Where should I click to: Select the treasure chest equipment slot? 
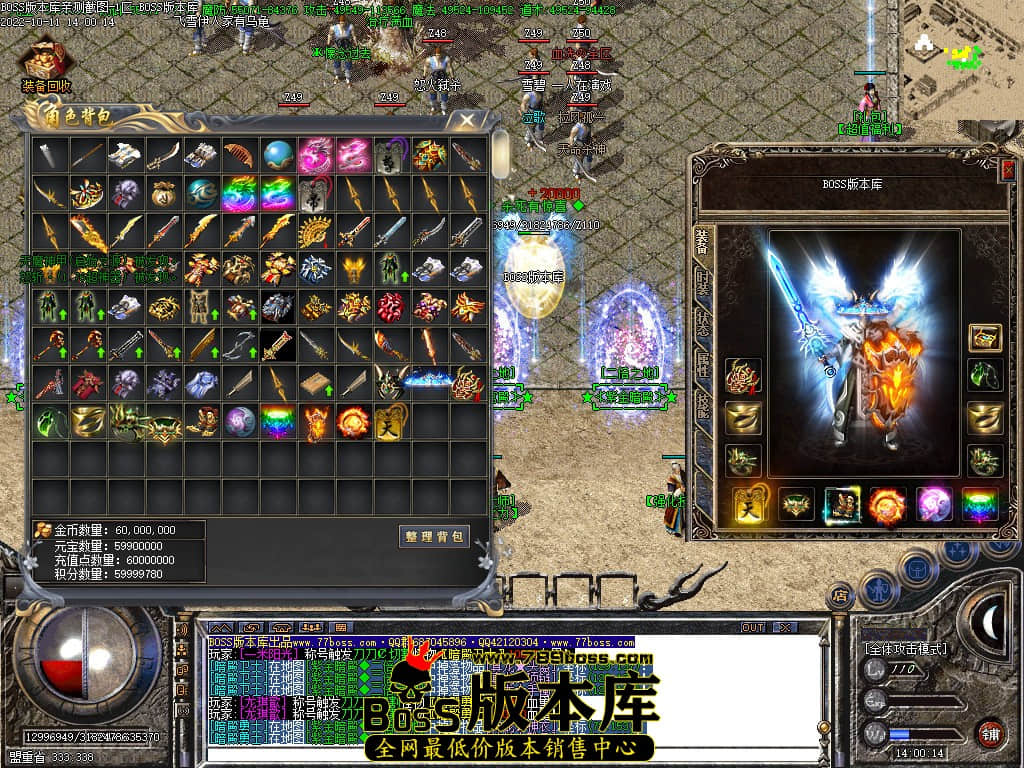(x=985, y=338)
